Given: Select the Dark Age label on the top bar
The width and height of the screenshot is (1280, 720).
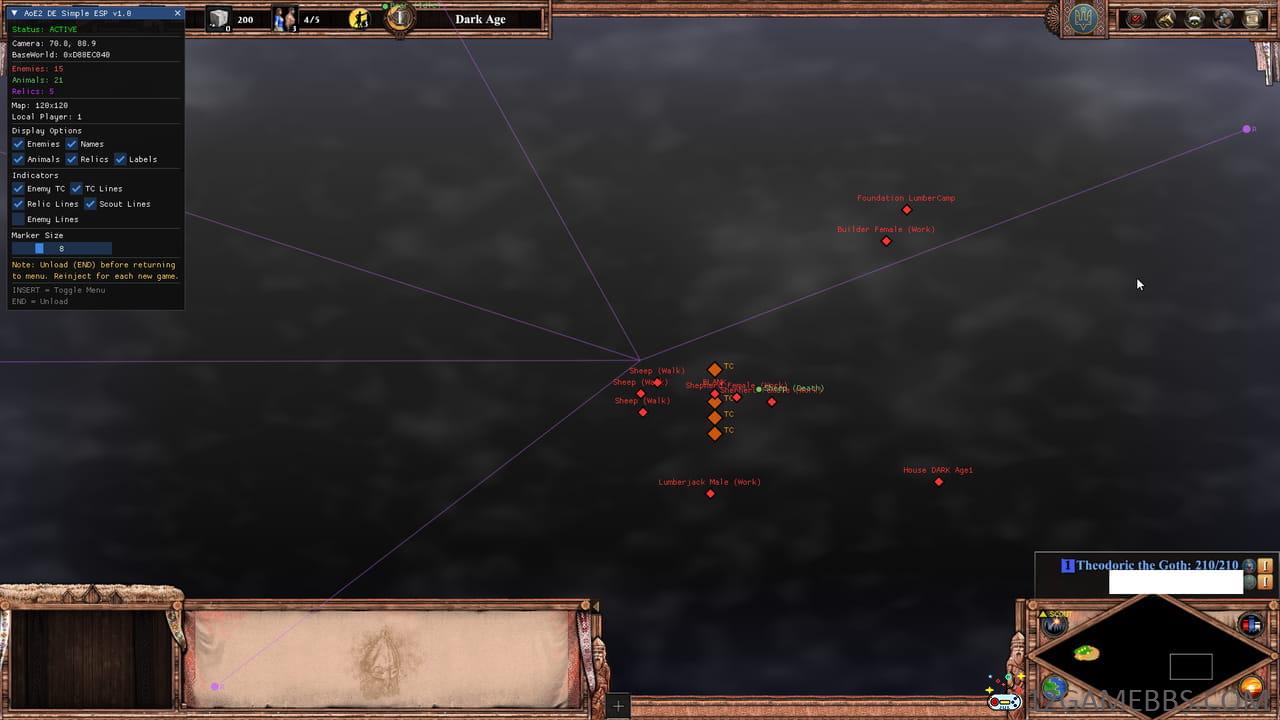Looking at the screenshot, I should [x=480, y=18].
